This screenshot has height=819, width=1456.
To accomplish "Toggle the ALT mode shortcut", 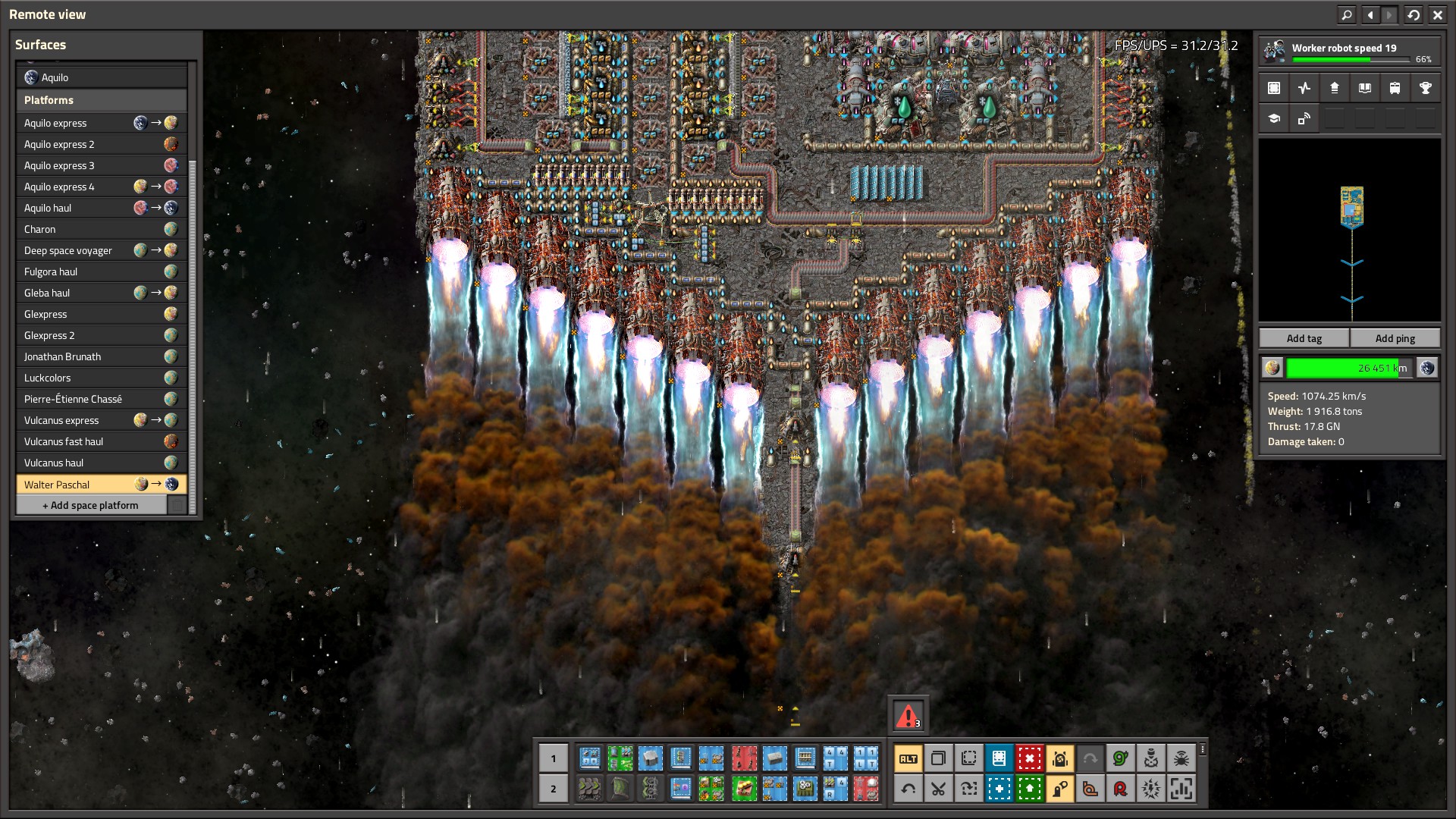I will [x=908, y=758].
